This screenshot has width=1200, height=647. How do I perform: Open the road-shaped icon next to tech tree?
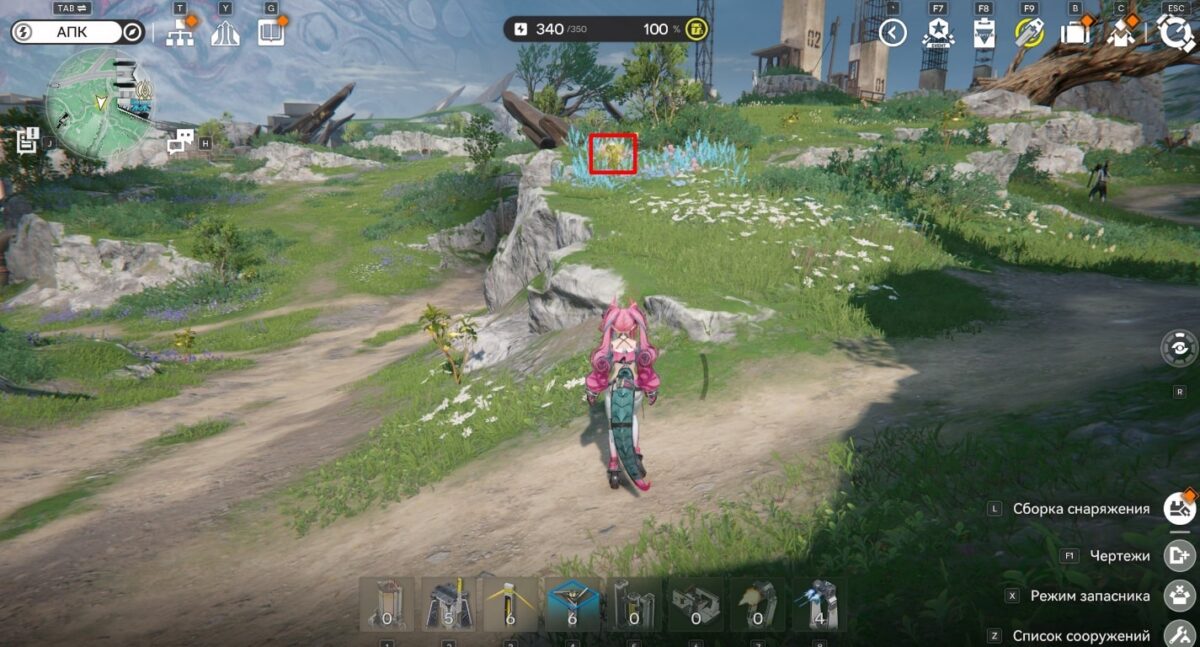(x=225, y=33)
